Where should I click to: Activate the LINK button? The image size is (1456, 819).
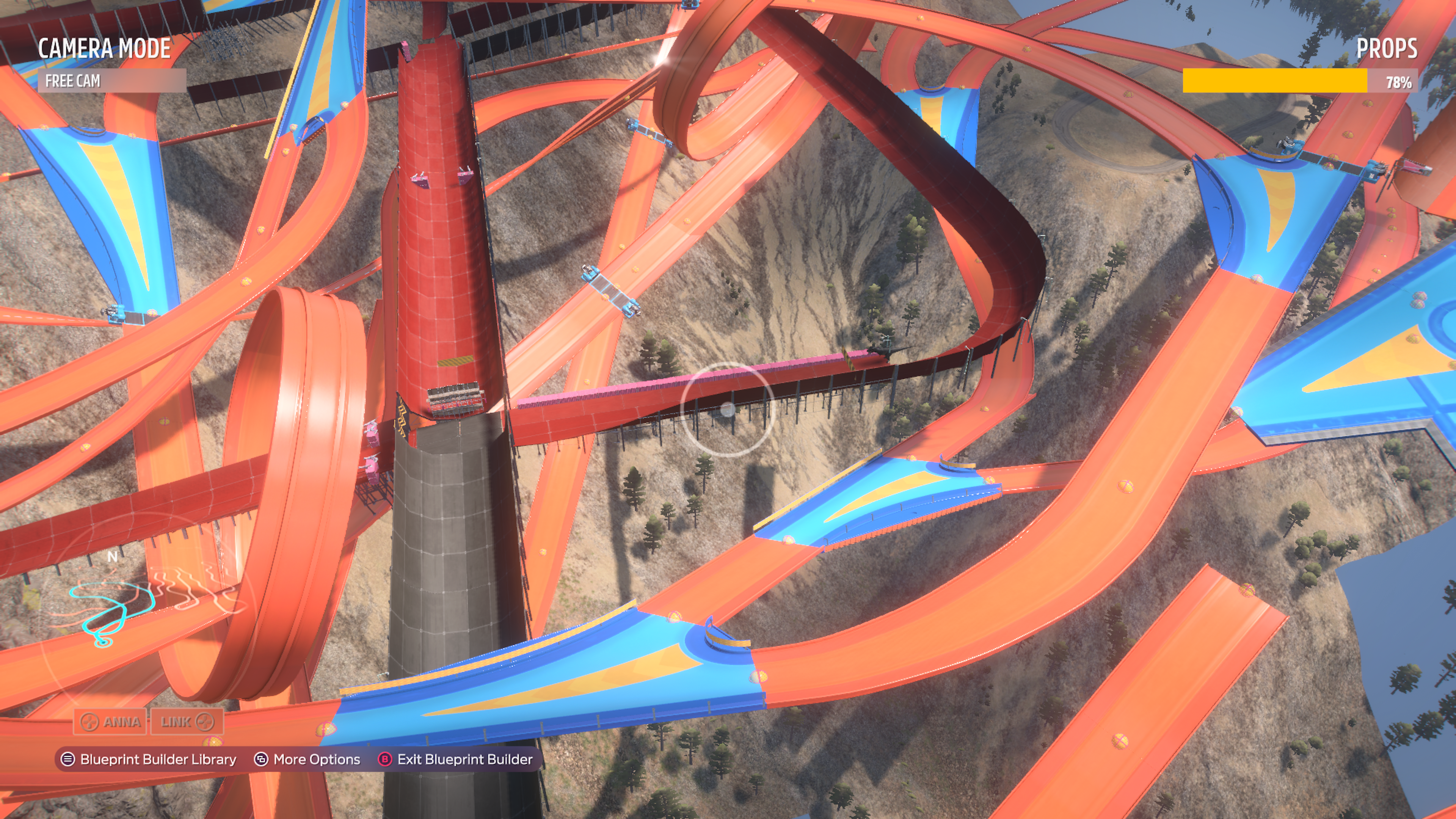187,722
